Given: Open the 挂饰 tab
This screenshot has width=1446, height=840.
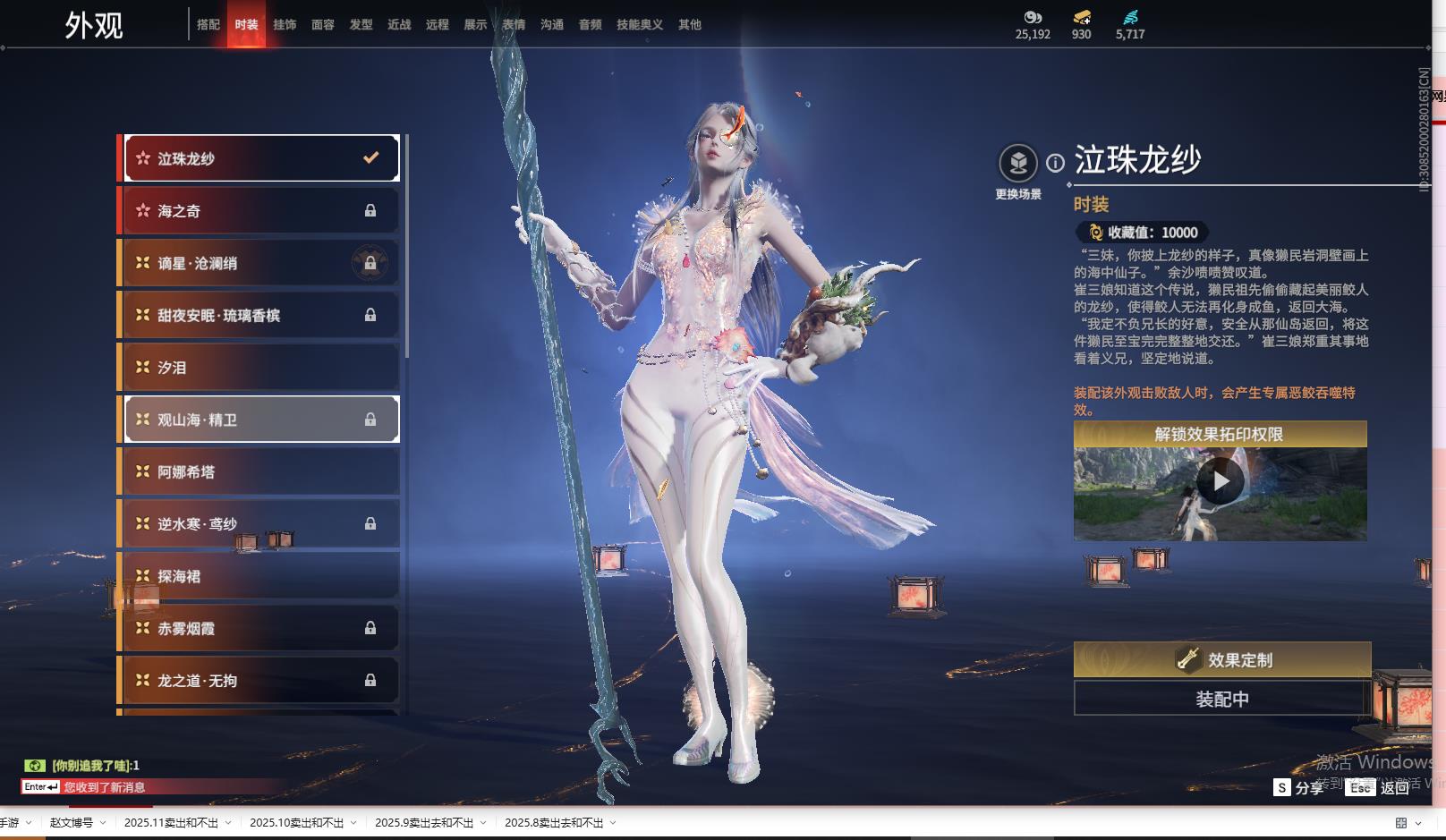Looking at the screenshot, I should click(x=285, y=25).
